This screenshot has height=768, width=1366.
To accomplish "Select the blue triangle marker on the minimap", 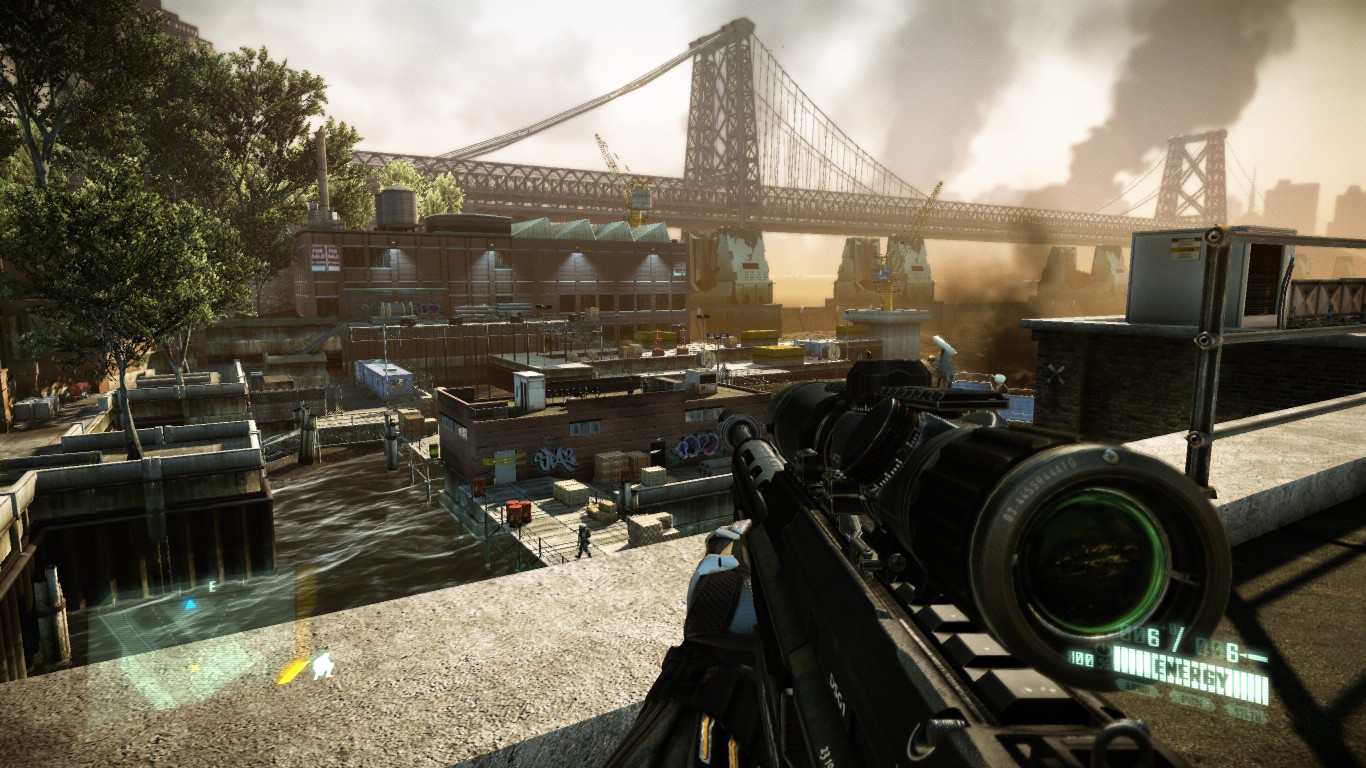I will [x=190, y=604].
